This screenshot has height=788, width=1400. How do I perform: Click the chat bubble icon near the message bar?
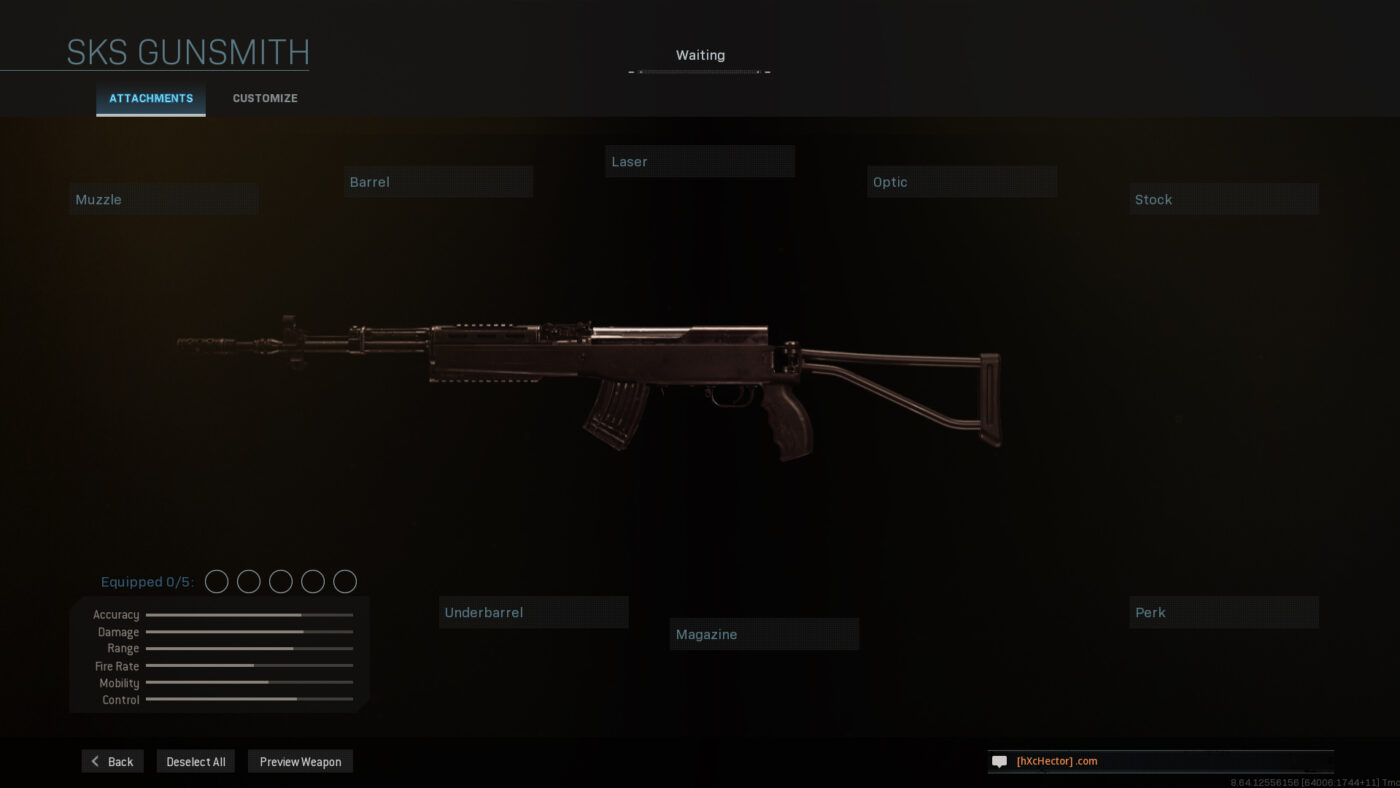tap(998, 760)
